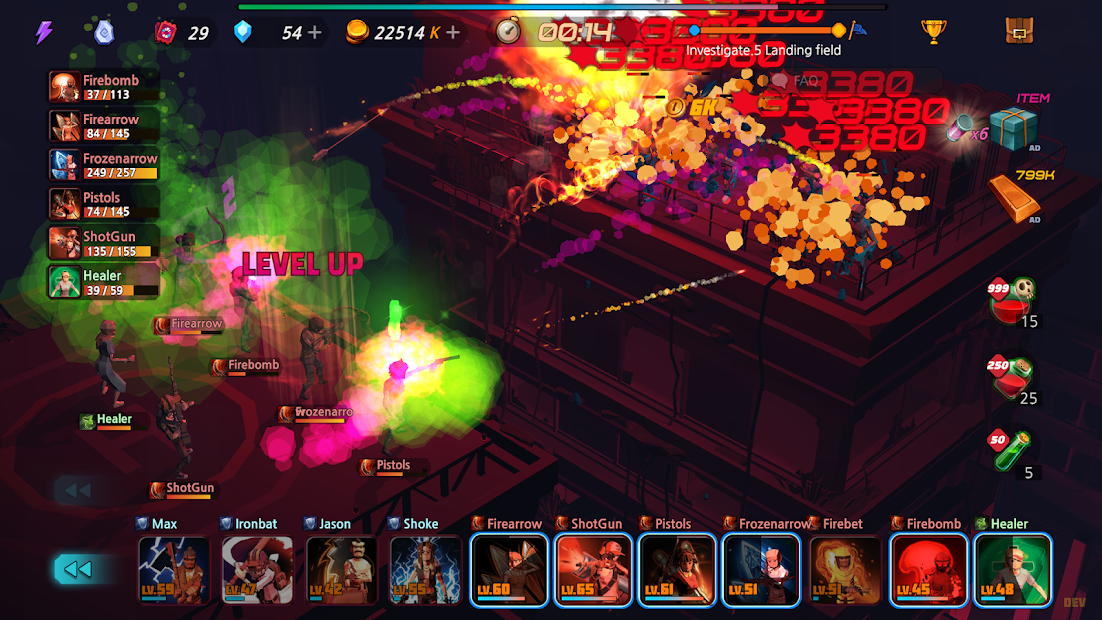Select the Max hero card
This screenshot has width=1102, height=620.
click(x=174, y=570)
